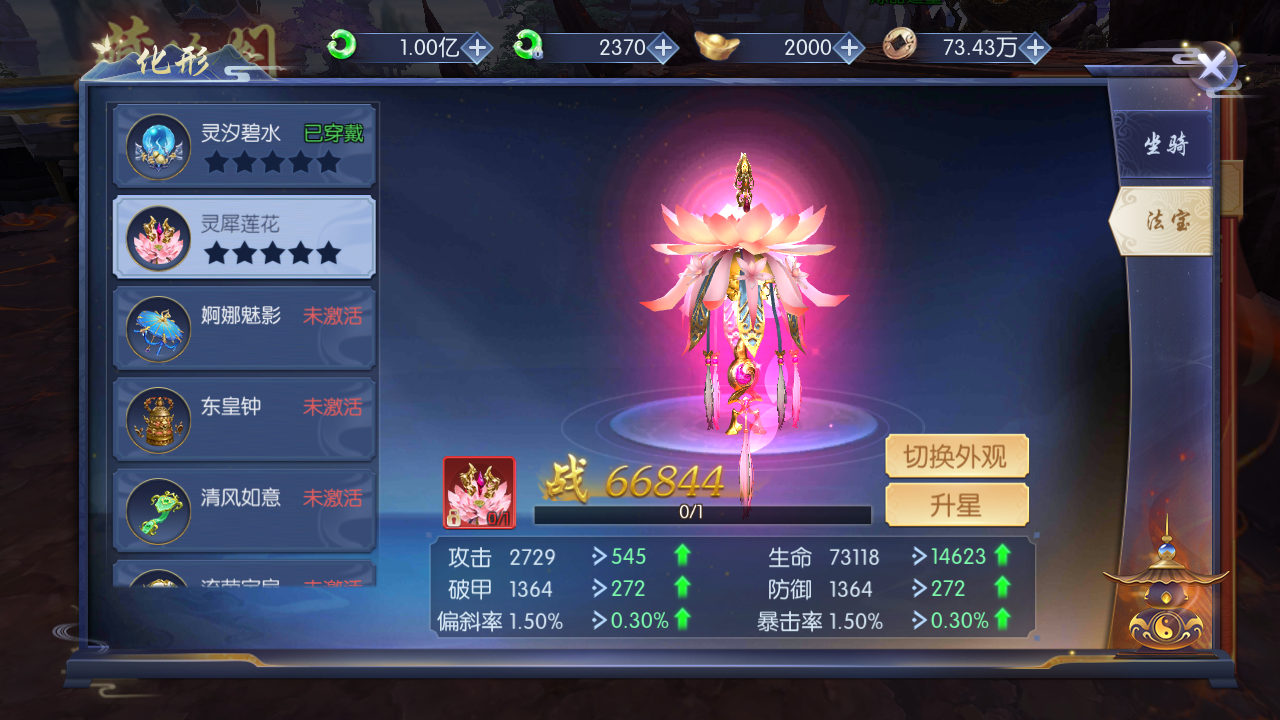Click the 升星 upgrade button
The height and width of the screenshot is (720, 1280).
956,506
